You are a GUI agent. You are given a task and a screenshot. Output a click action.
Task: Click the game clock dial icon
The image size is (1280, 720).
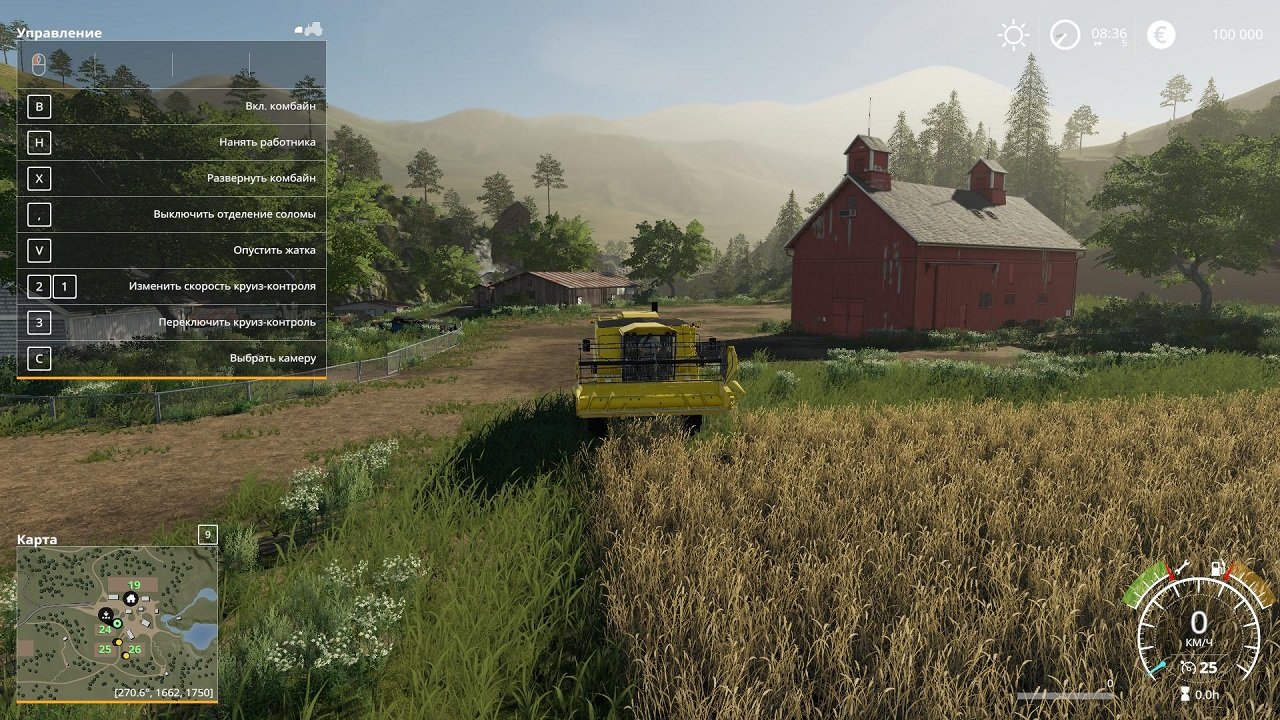[1065, 35]
